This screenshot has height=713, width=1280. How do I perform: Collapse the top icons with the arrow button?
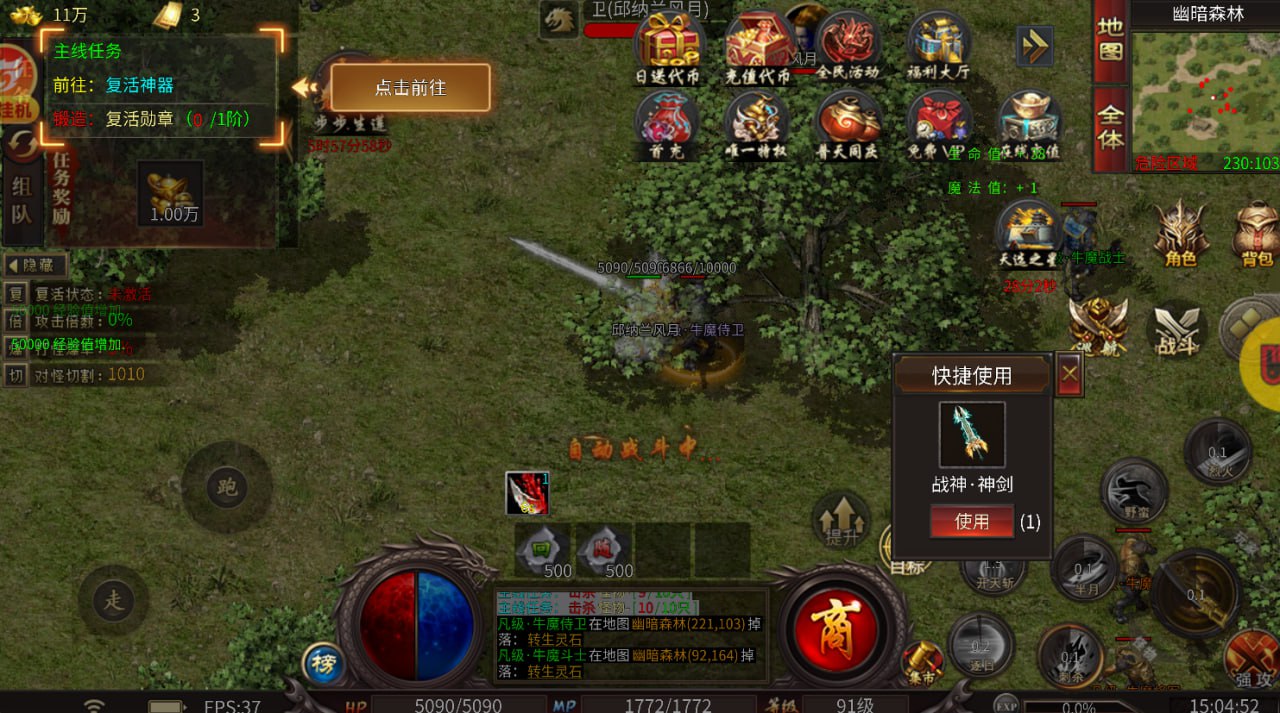pyautogui.click(x=1035, y=46)
